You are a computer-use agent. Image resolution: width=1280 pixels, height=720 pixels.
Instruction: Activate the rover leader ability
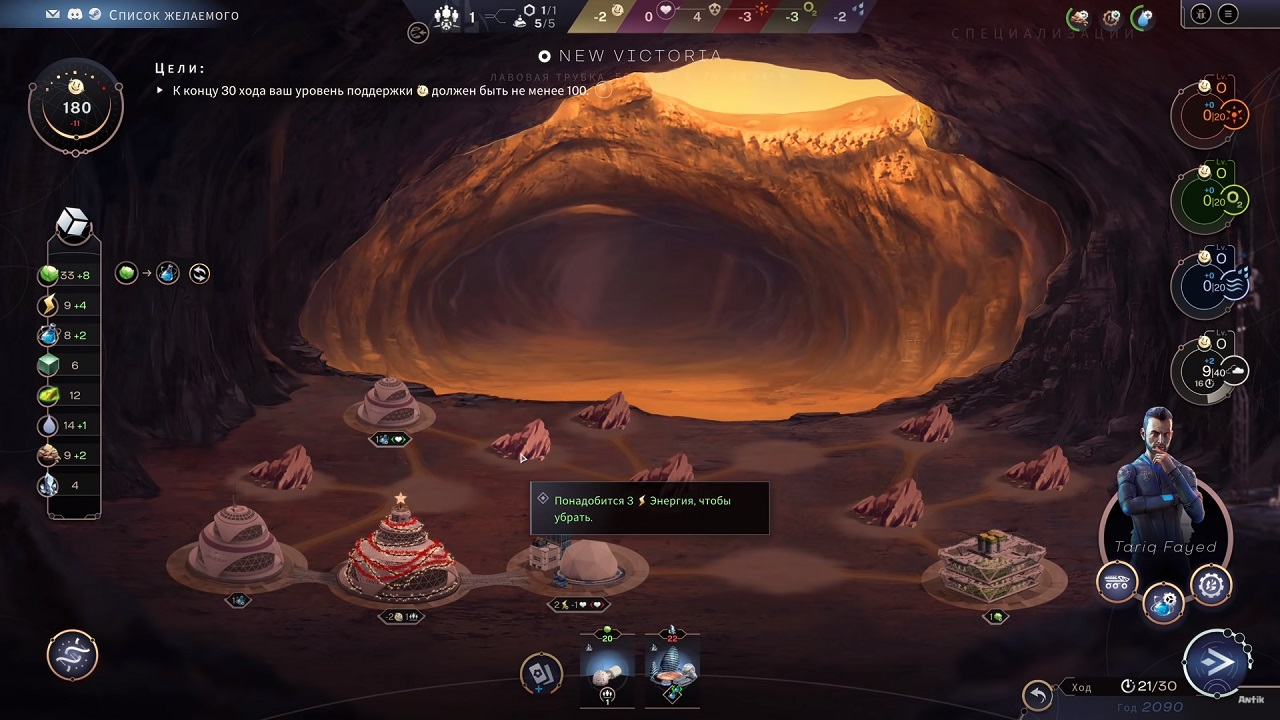click(1117, 581)
